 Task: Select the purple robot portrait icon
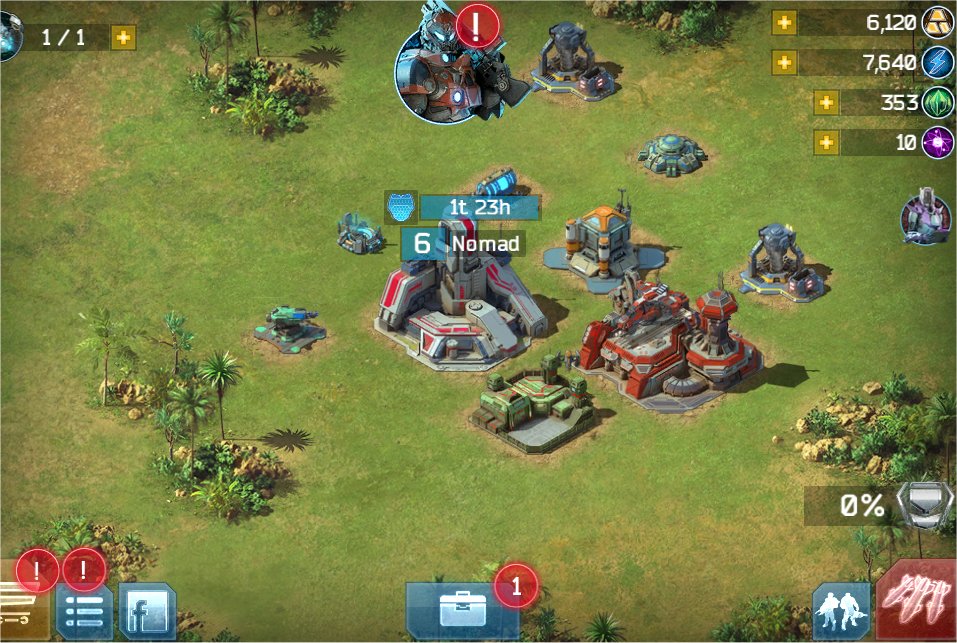[x=925, y=217]
